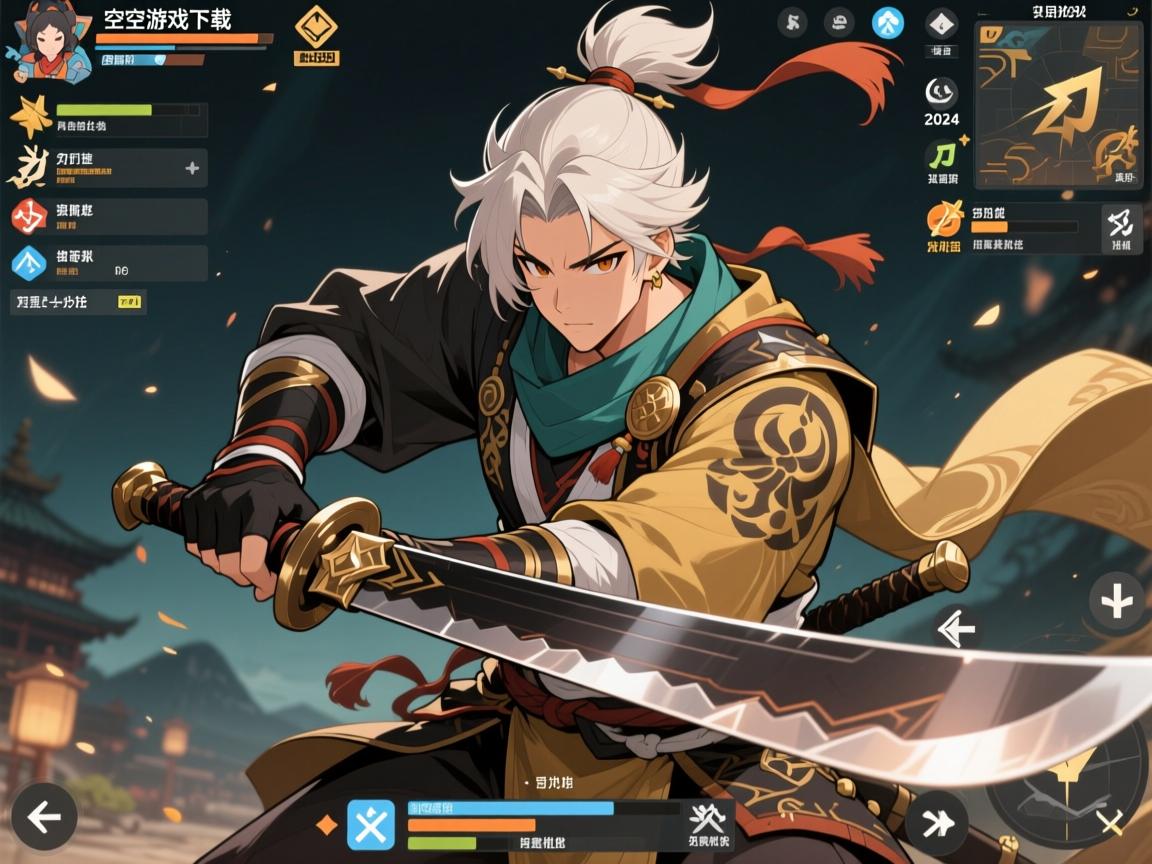Image resolution: width=1152 pixels, height=864 pixels.
Task: Tap the round plus button near the blade
Action: (x=1116, y=602)
